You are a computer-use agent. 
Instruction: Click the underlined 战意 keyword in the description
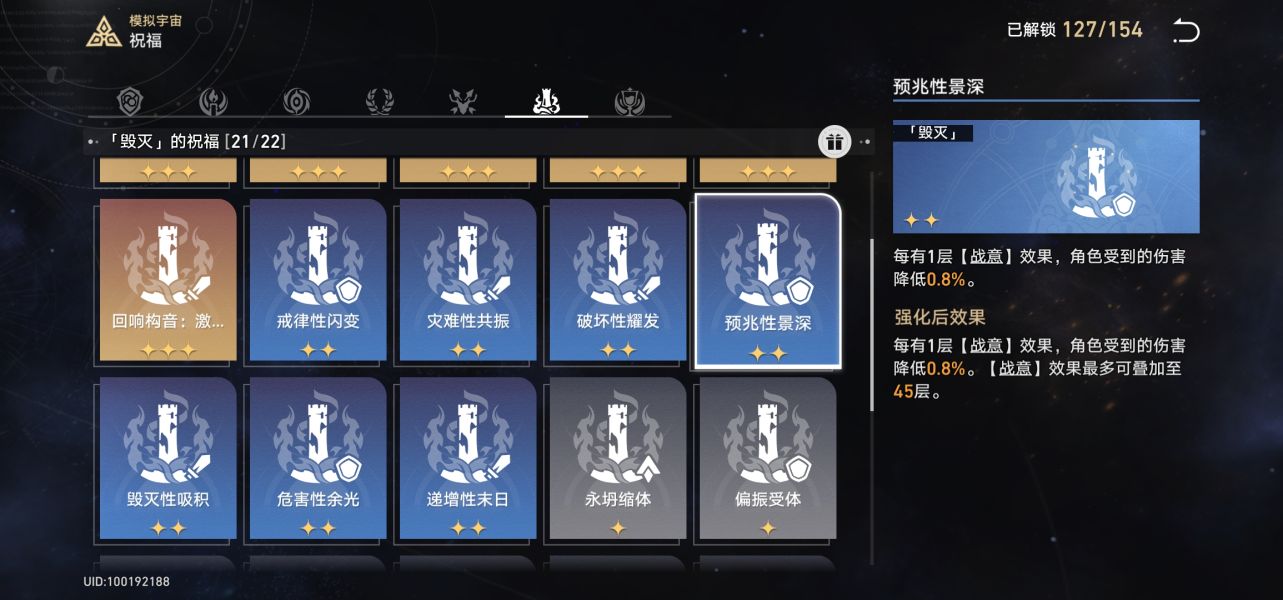pos(986,257)
